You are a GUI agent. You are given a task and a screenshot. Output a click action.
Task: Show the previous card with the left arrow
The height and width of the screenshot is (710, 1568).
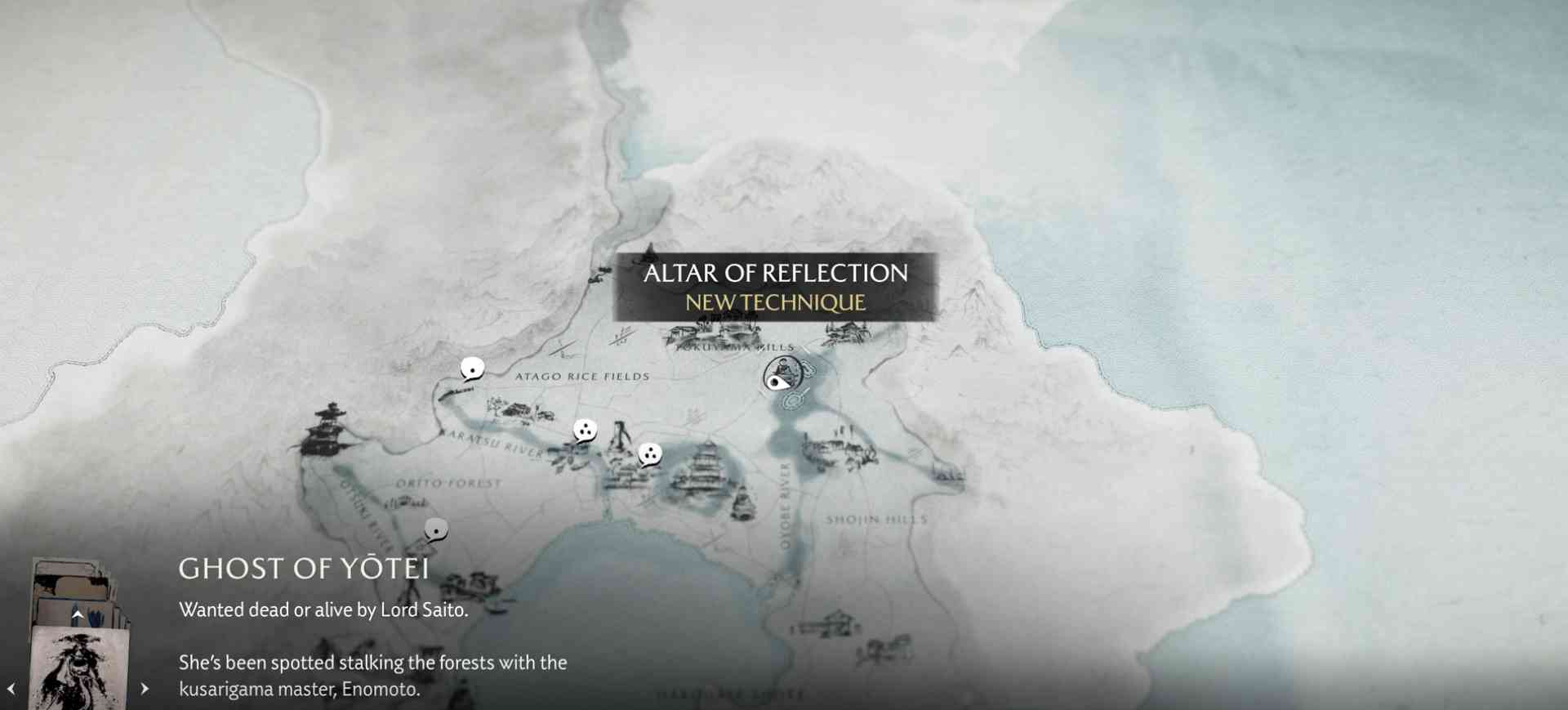[x=11, y=689]
